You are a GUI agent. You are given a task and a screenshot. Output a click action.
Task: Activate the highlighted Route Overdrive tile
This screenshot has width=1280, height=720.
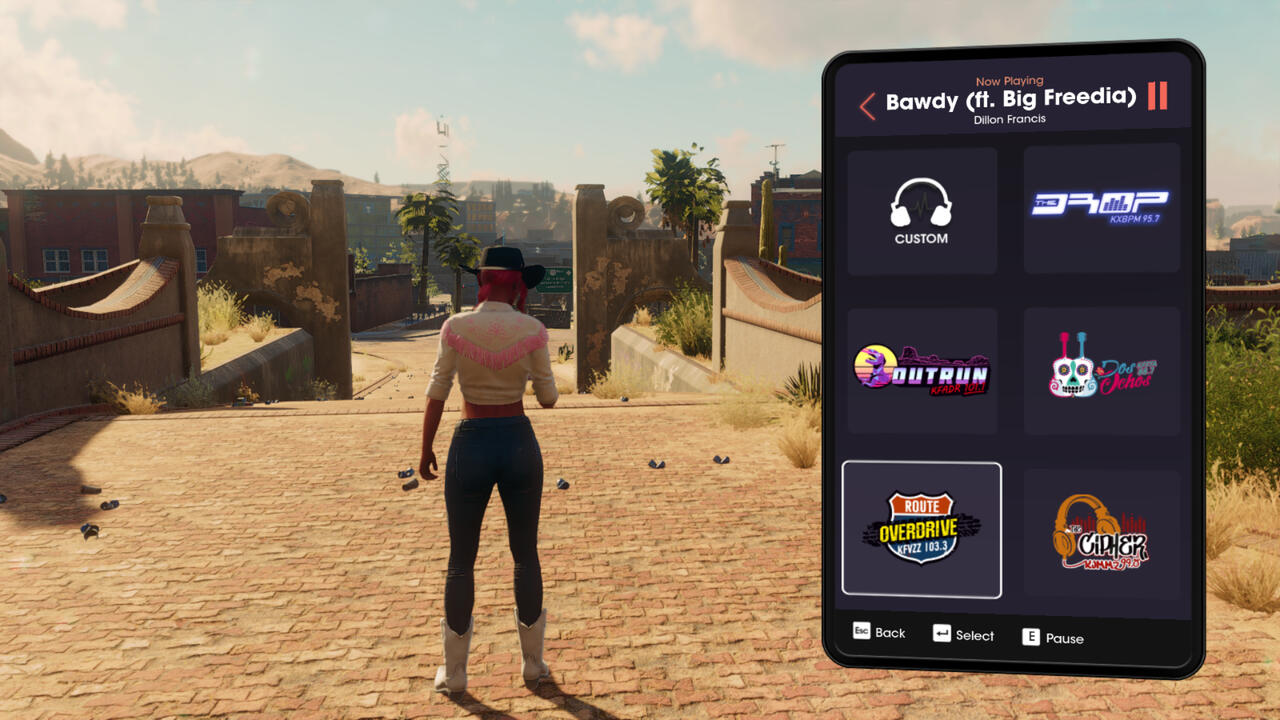click(921, 529)
